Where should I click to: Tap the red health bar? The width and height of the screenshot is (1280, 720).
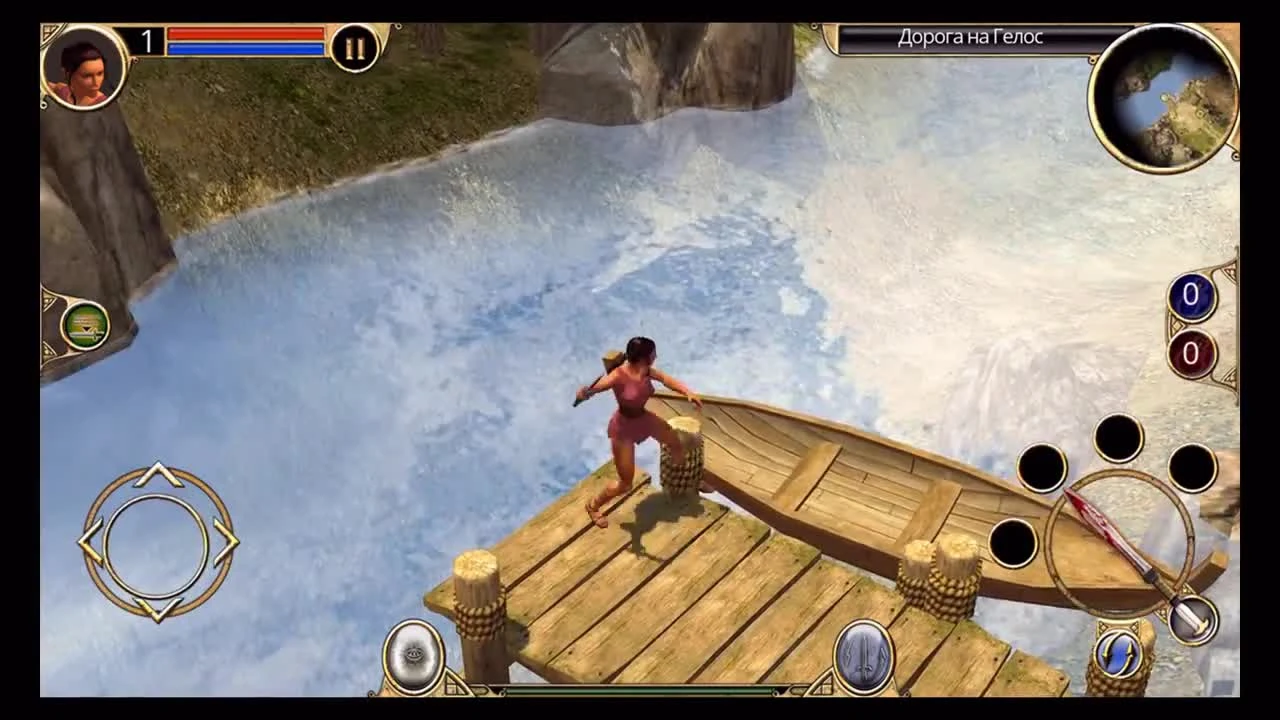[245, 32]
